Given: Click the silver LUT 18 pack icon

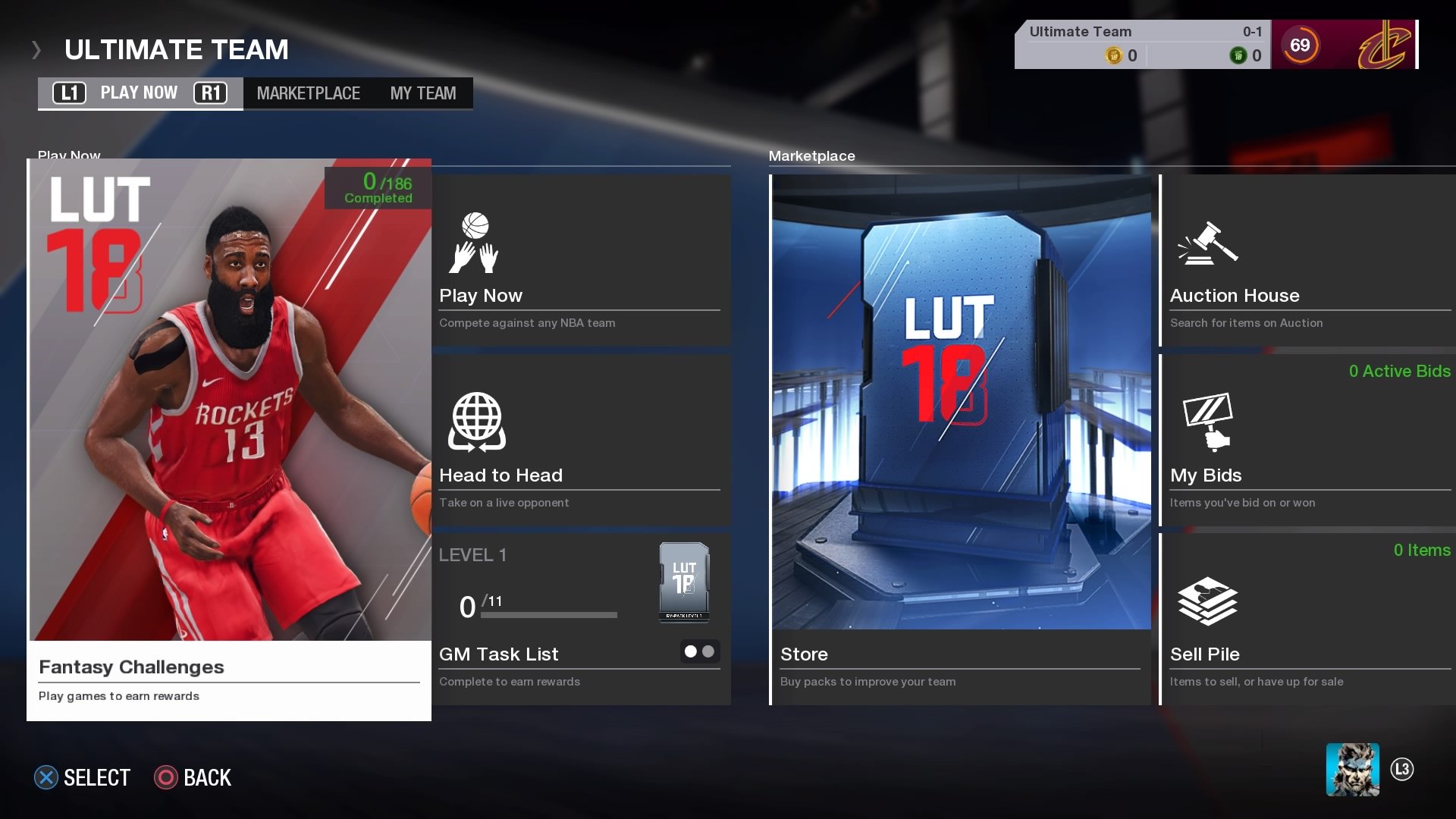Looking at the screenshot, I should 682,582.
